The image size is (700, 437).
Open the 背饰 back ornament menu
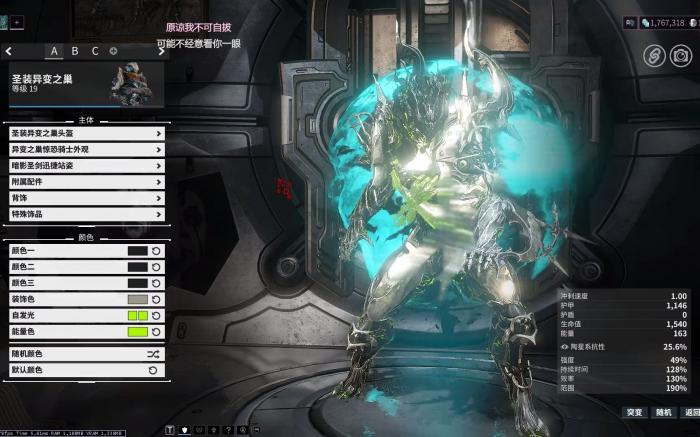(86, 198)
